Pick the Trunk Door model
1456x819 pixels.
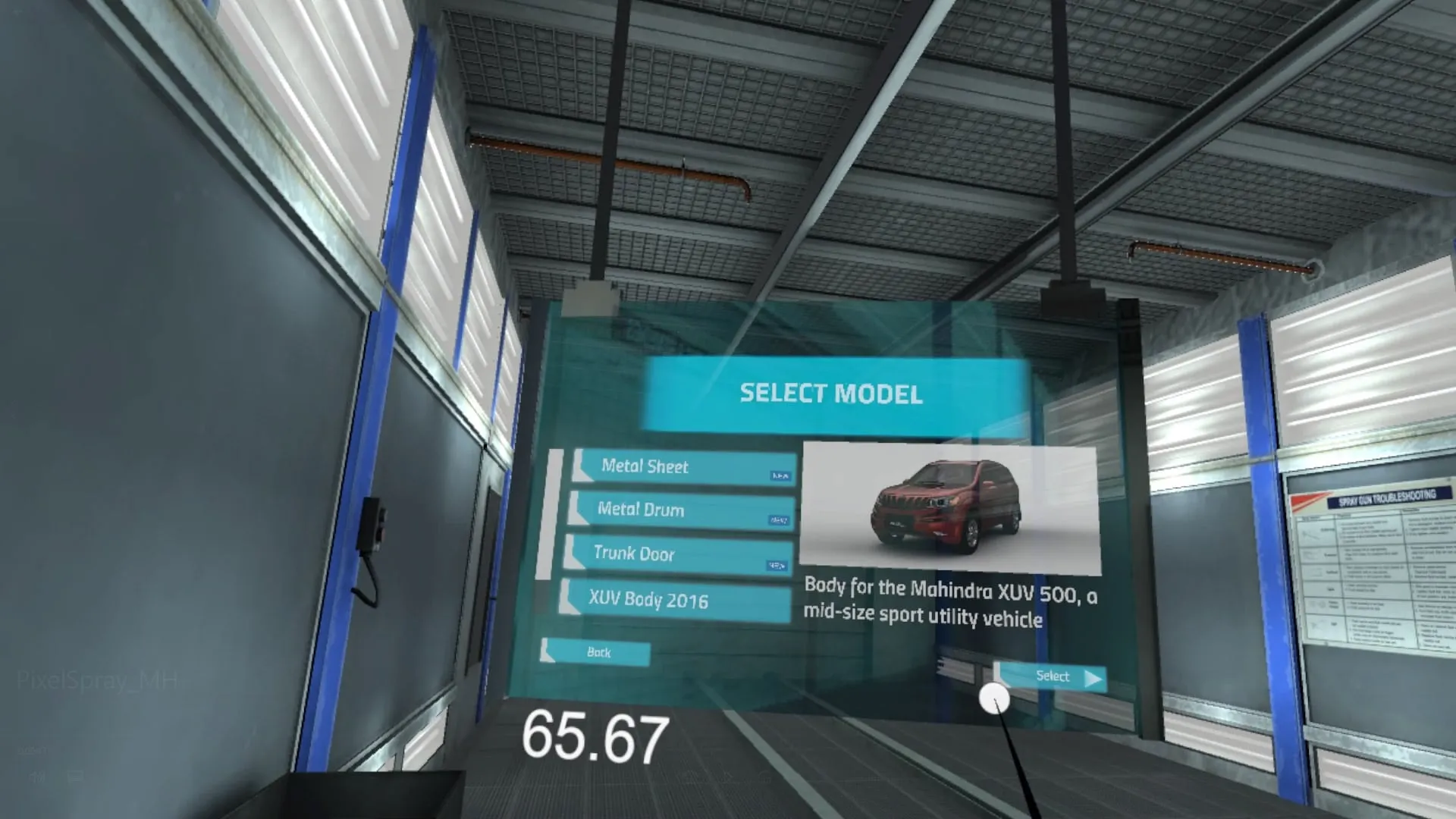click(x=677, y=554)
